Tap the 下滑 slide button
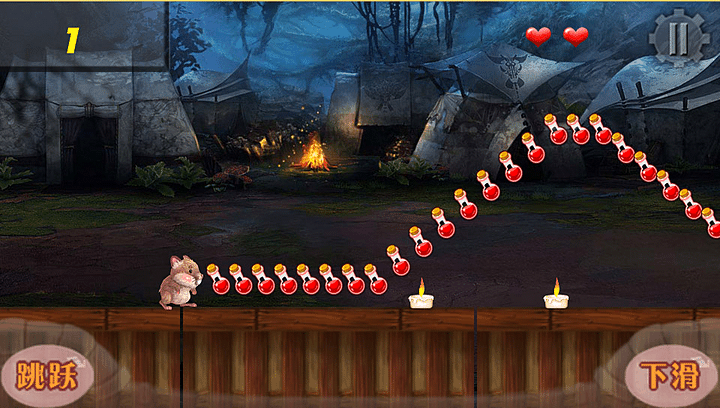Image resolution: width=720 pixels, height=408 pixels. pos(669,375)
